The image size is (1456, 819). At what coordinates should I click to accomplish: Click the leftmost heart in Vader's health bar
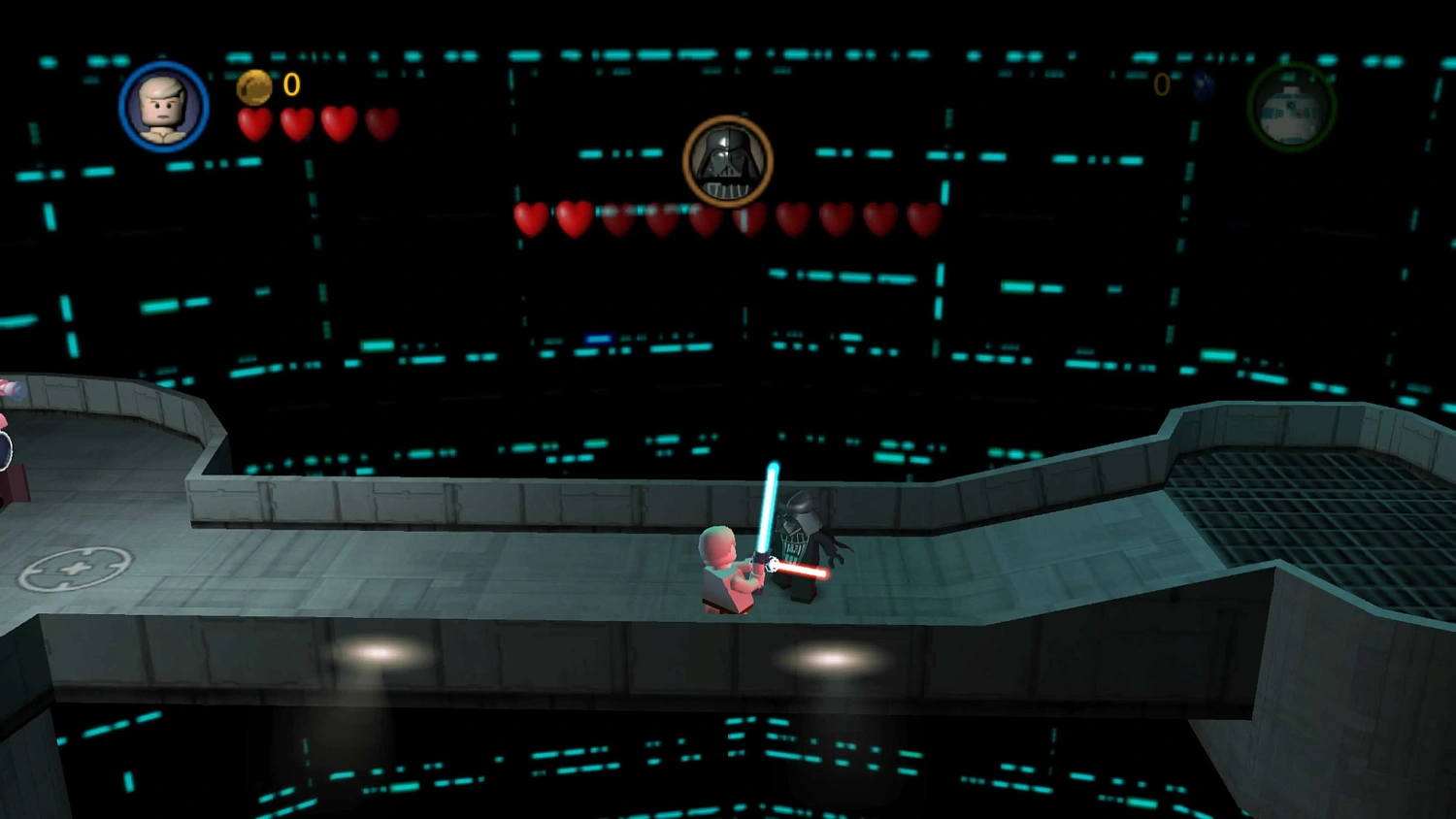530,219
